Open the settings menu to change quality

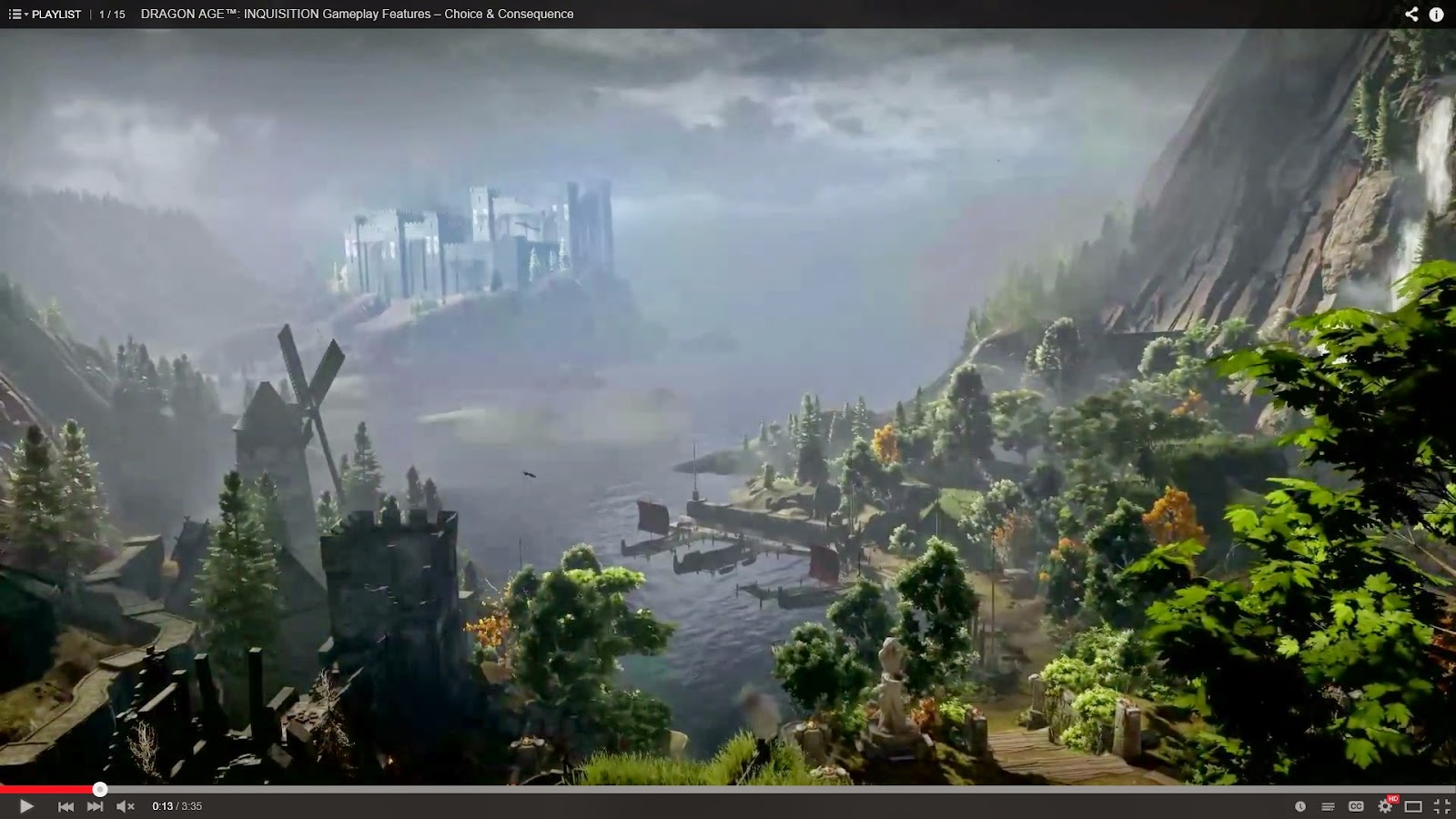pyautogui.click(x=1385, y=806)
